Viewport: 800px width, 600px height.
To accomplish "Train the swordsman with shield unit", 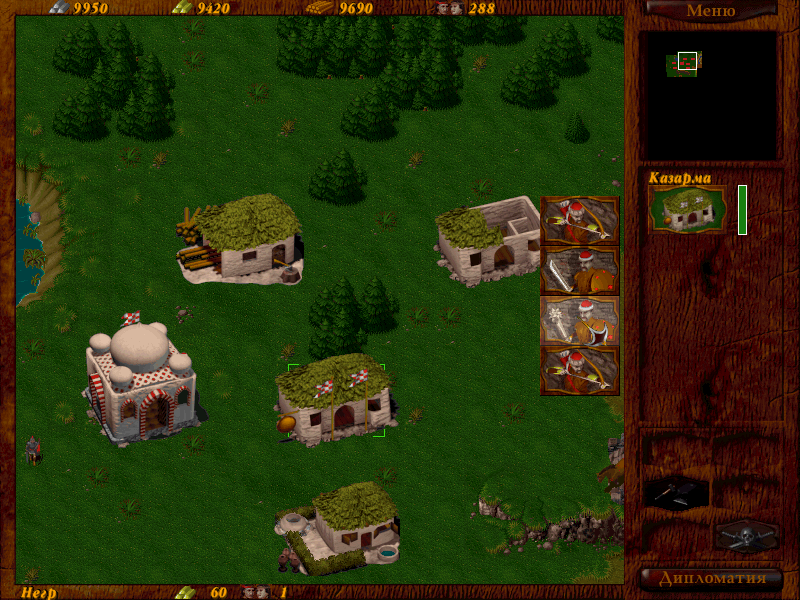I will pos(580,270).
